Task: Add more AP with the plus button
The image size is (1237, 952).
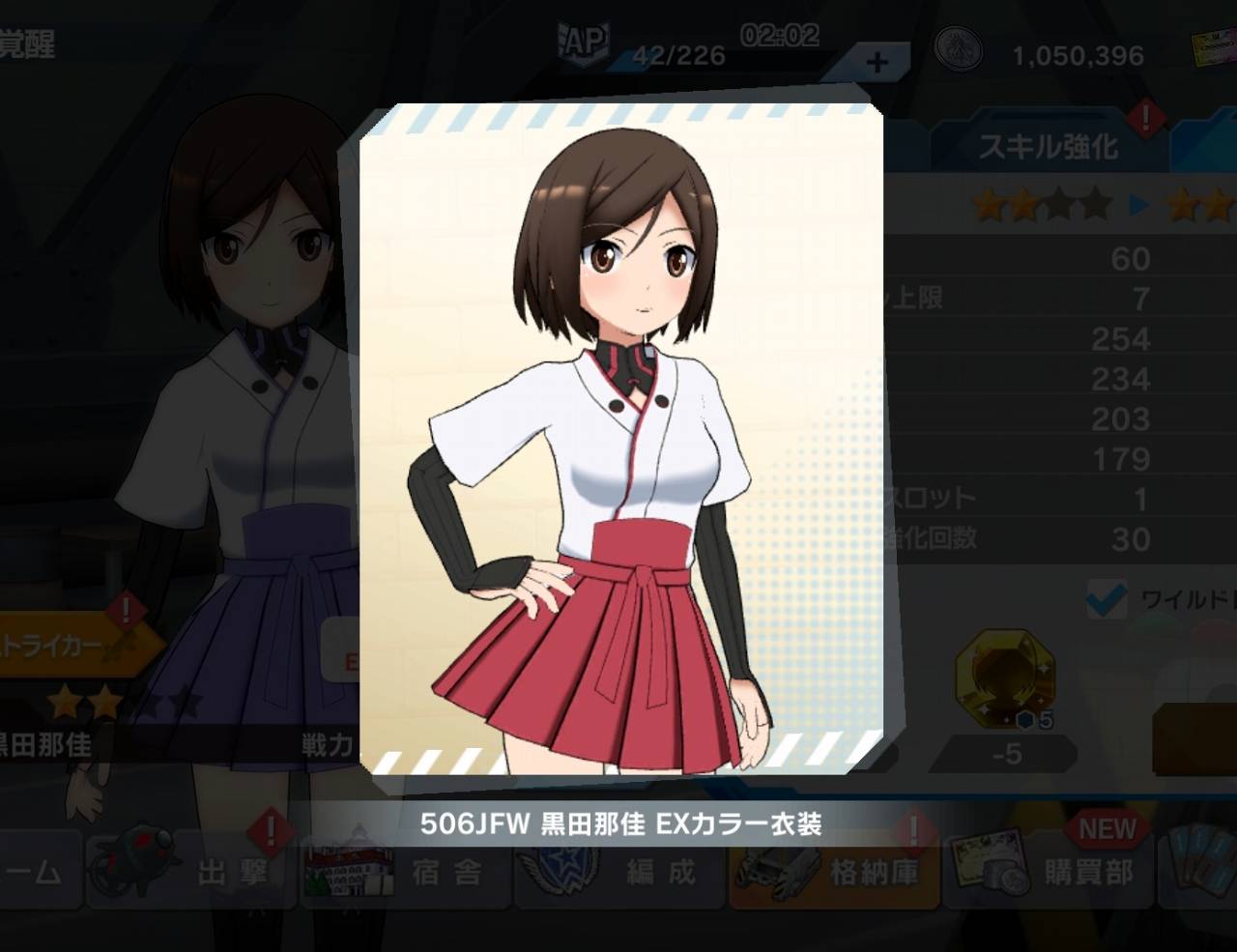Action: point(877,63)
